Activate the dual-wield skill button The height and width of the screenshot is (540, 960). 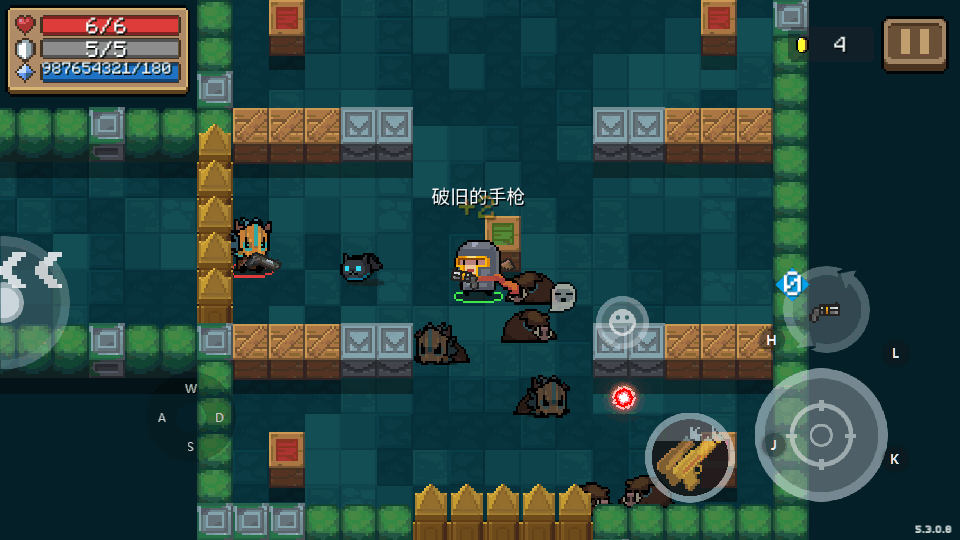pyautogui.click(x=689, y=458)
